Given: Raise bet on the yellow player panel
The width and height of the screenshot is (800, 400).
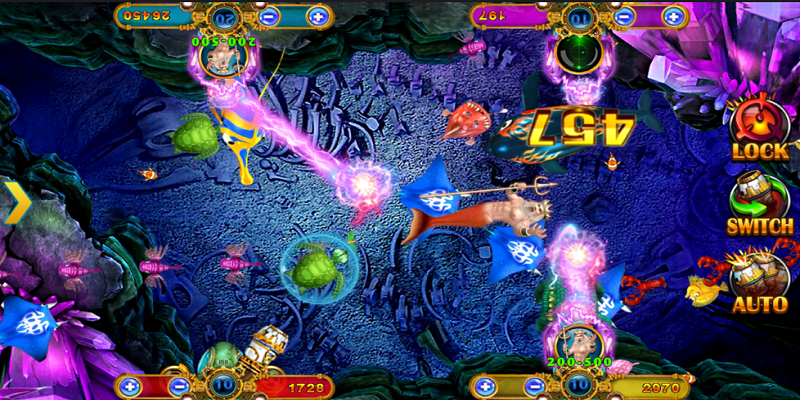Looking at the screenshot, I should tap(486, 385).
